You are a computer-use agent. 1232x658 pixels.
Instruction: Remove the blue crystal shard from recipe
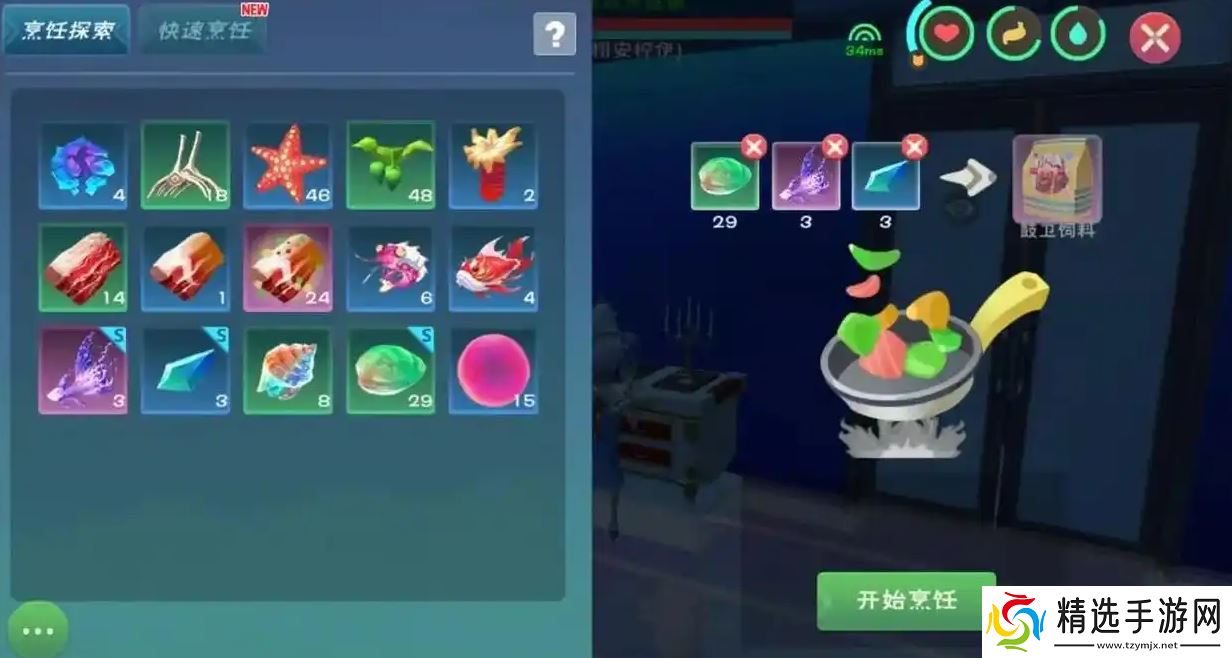914,148
